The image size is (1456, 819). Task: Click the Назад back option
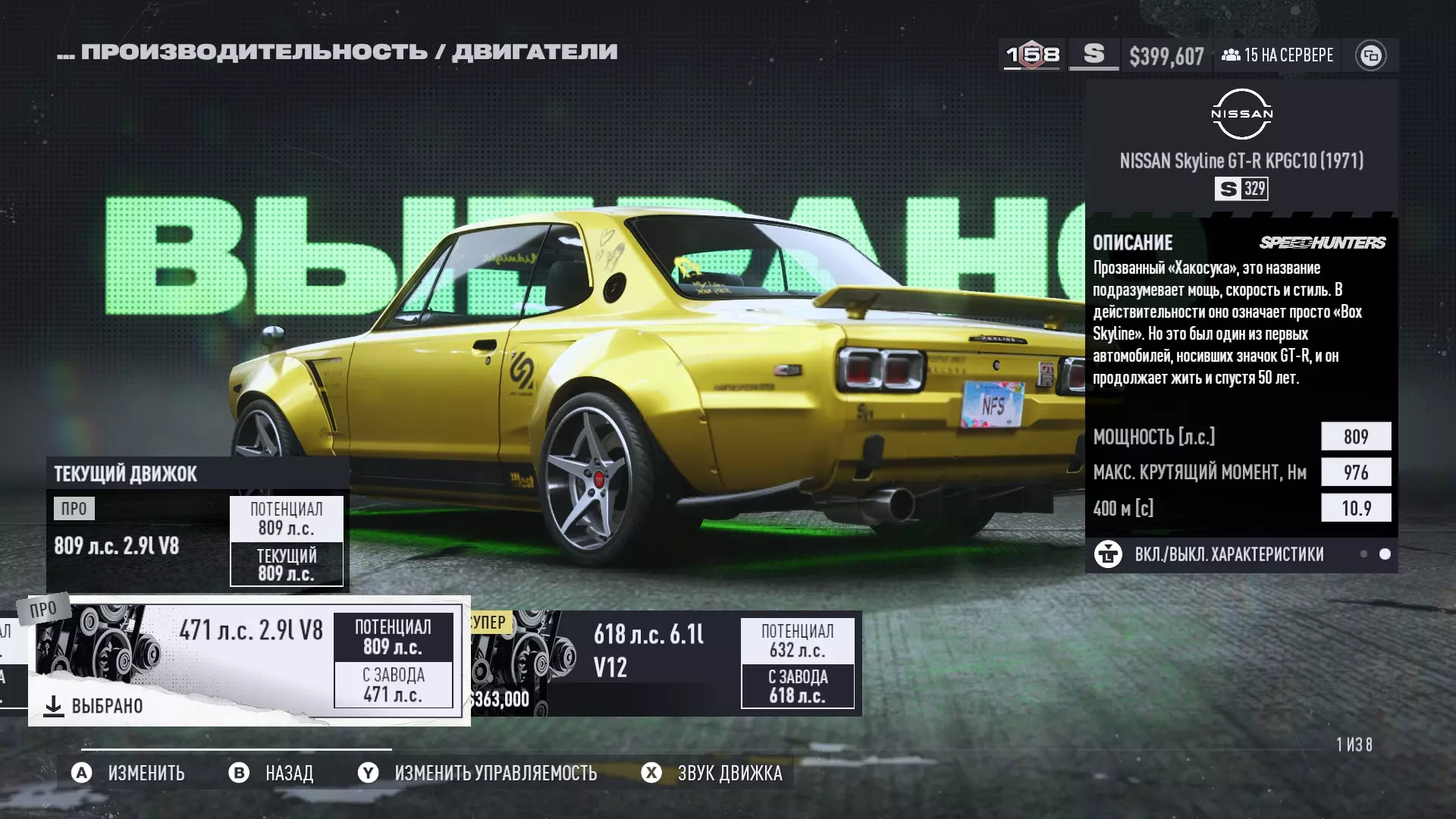(271, 773)
